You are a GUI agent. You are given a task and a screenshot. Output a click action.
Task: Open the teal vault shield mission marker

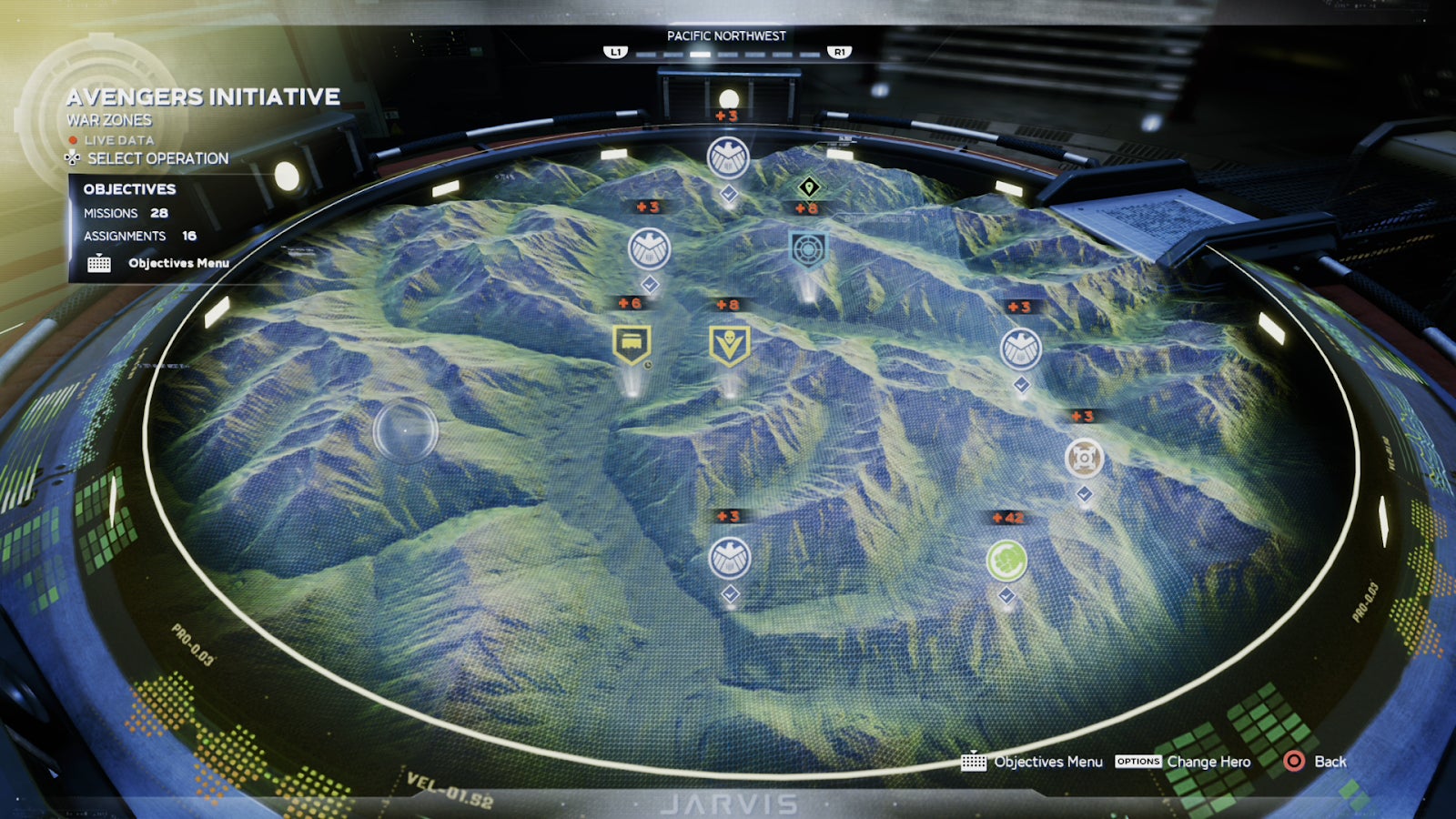807,248
